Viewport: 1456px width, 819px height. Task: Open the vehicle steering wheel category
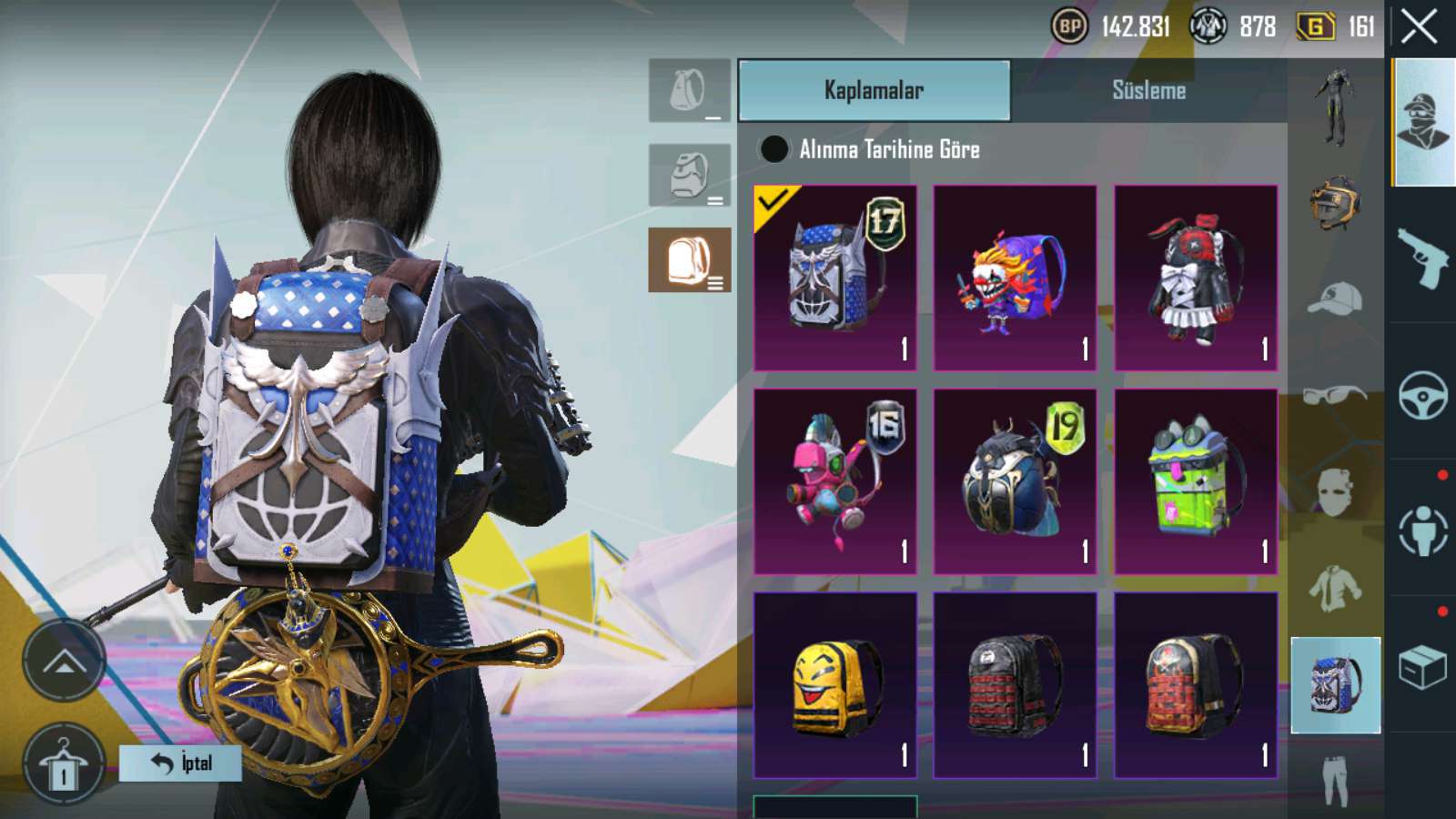pos(1423,395)
